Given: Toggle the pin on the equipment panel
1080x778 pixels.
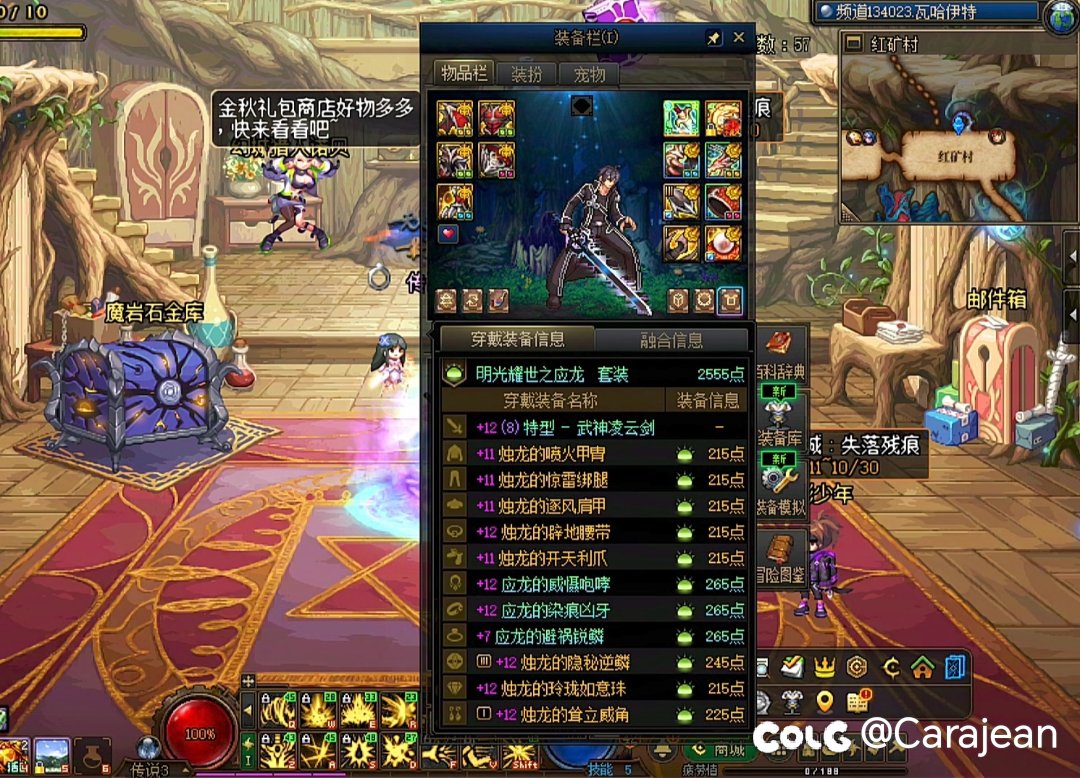Looking at the screenshot, I should coord(713,38).
